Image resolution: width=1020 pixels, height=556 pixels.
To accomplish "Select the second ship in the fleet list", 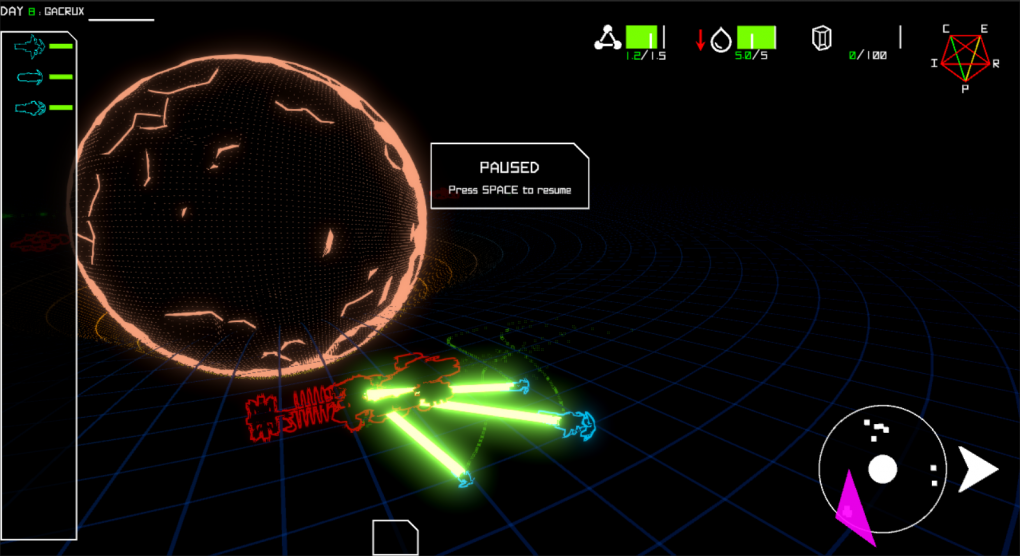I will [32, 77].
